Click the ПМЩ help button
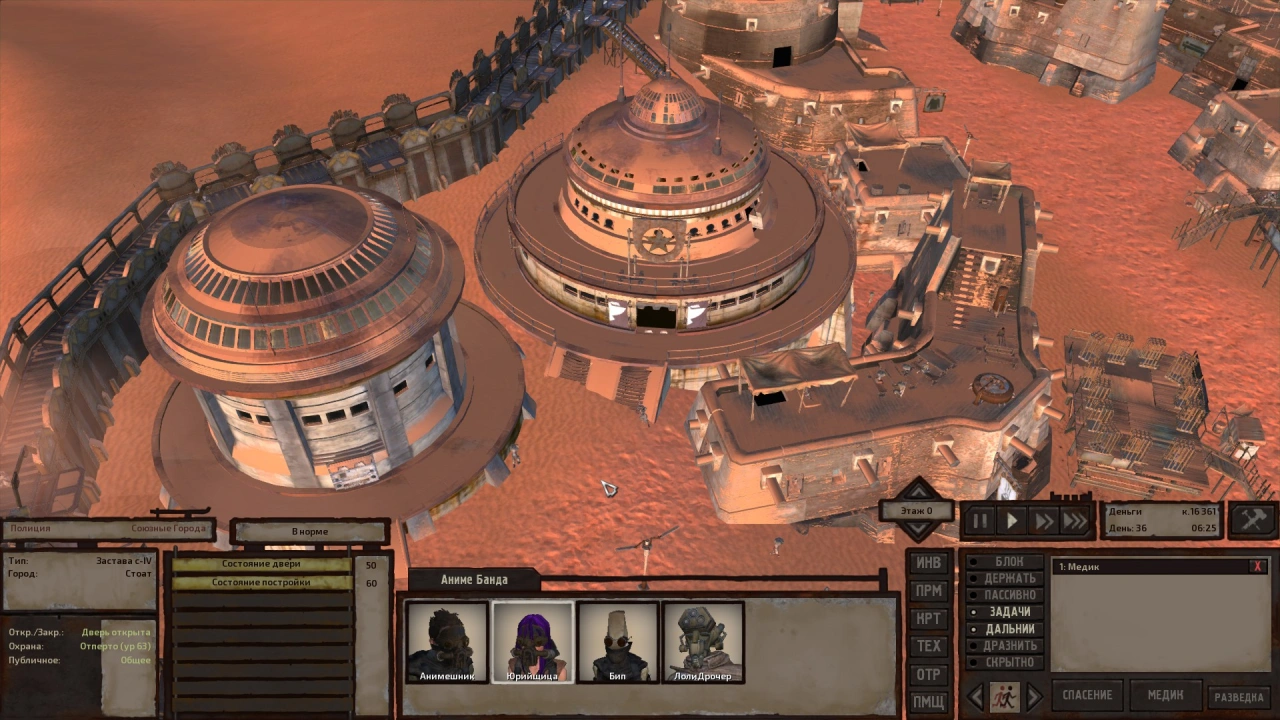The width and height of the screenshot is (1280, 720). [929, 703]
